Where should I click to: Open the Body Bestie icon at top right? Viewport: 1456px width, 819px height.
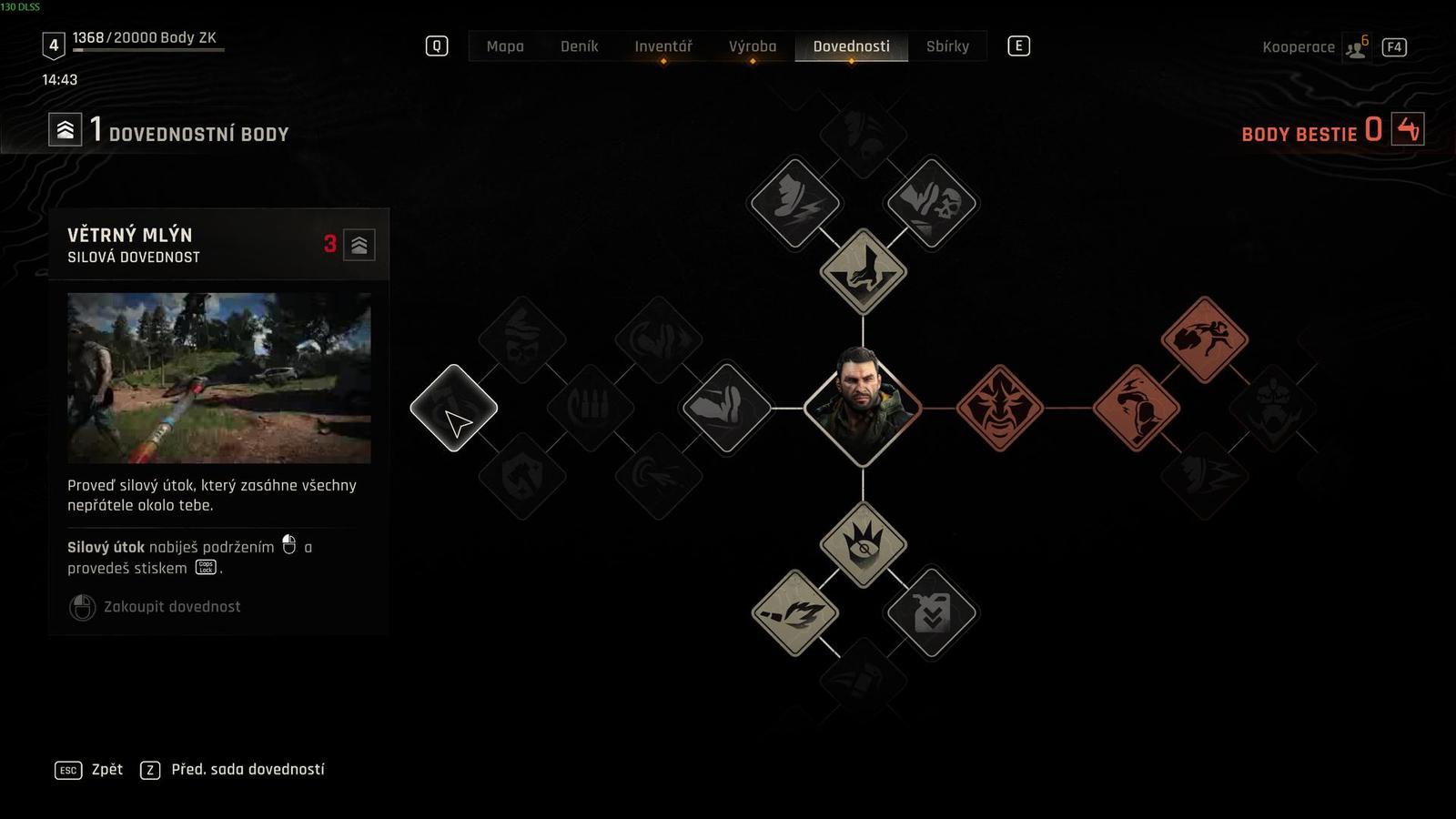1409,132
